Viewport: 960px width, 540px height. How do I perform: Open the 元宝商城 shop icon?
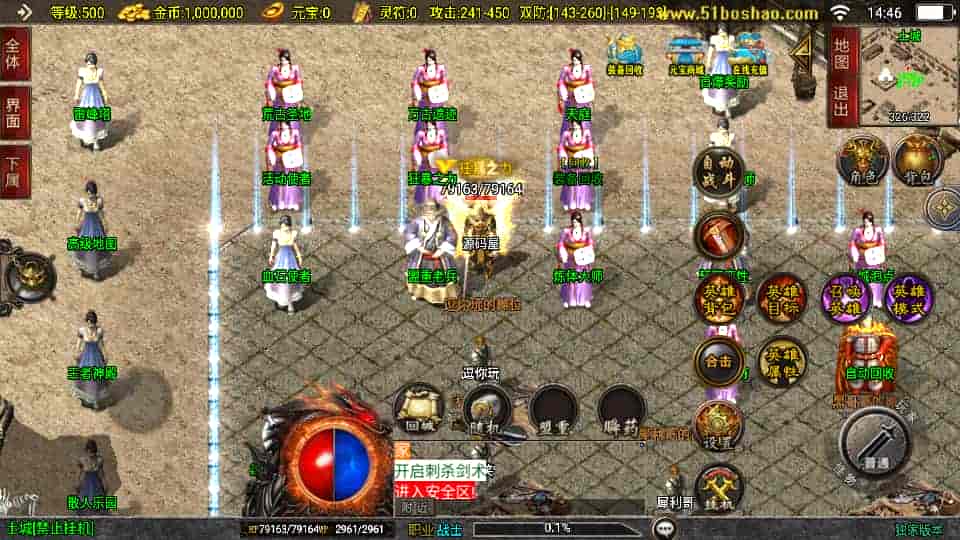[686, 56]
